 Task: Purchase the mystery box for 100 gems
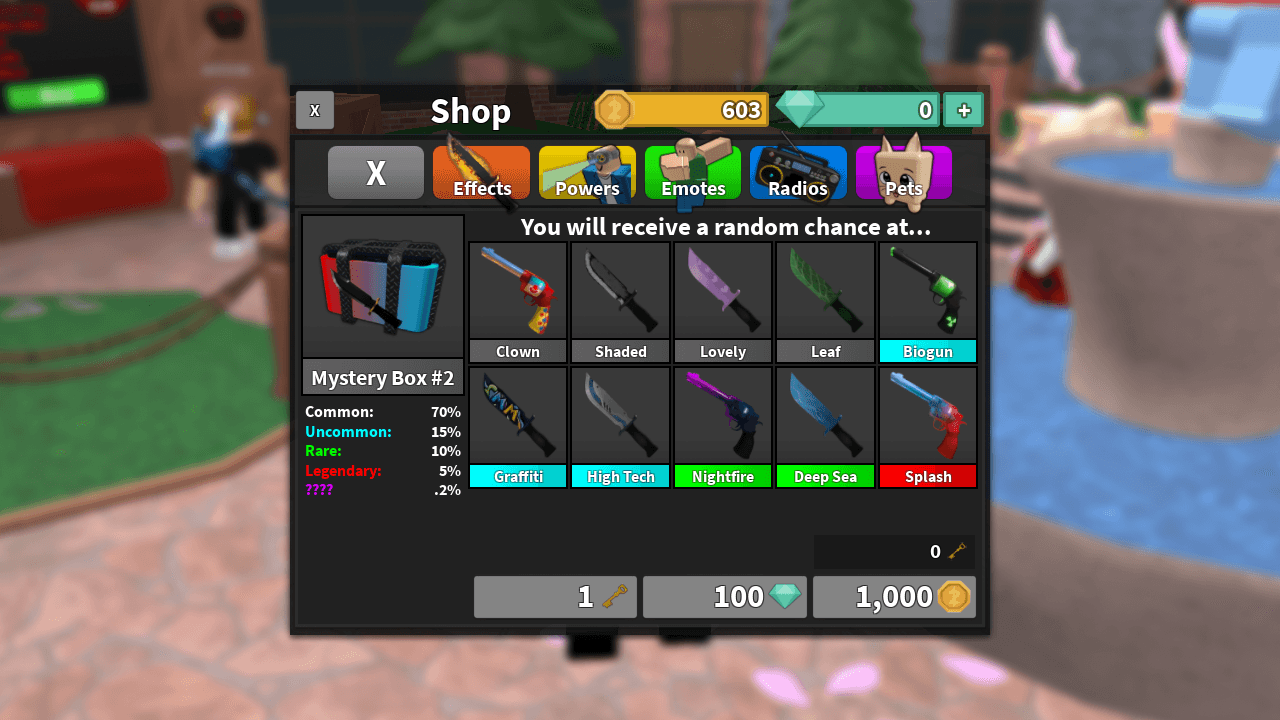click(725, 596)
